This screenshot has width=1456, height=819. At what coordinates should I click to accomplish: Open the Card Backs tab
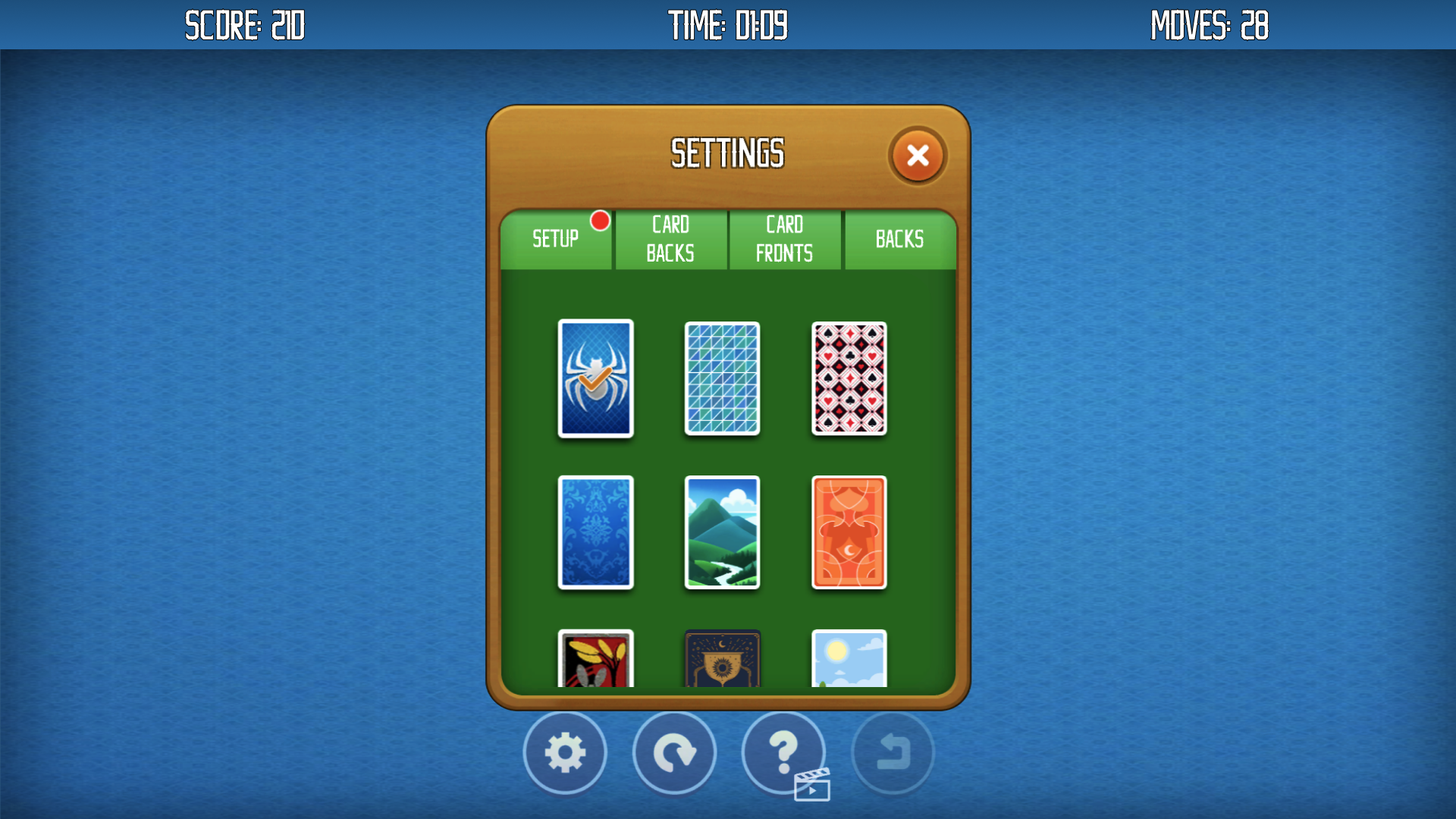click(670, 239)
